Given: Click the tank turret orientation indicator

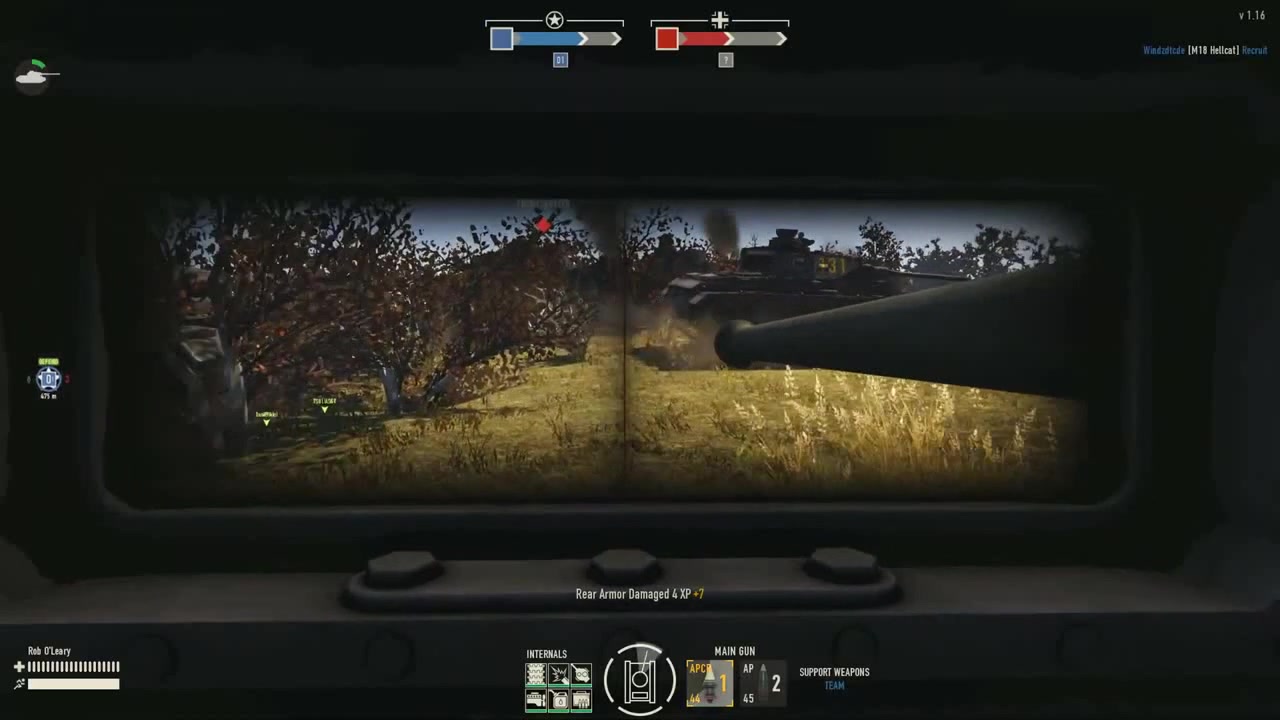Looking at the screenshot, I should [x=640, y=680].
